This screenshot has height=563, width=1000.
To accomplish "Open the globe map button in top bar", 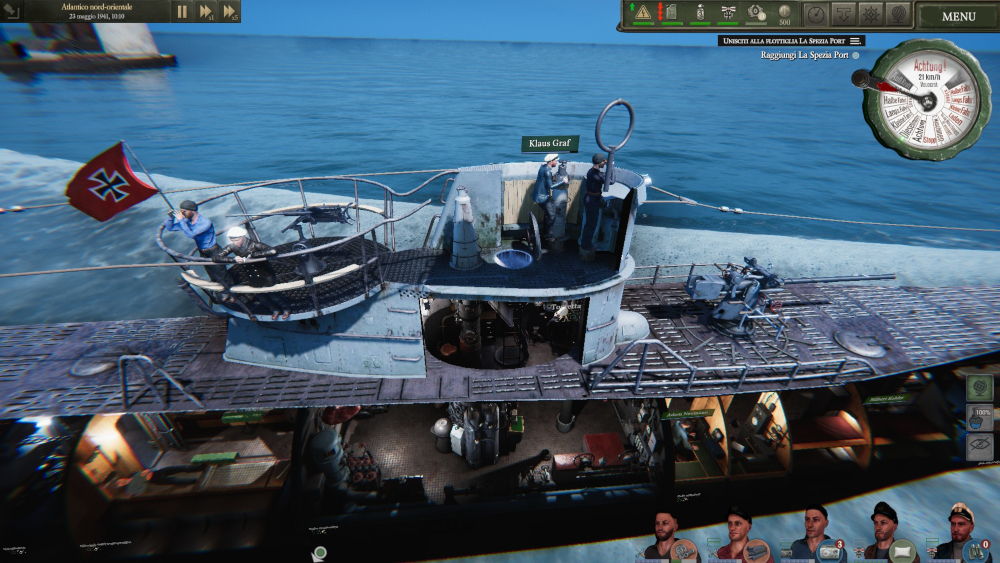I will [x=898, y=14].
